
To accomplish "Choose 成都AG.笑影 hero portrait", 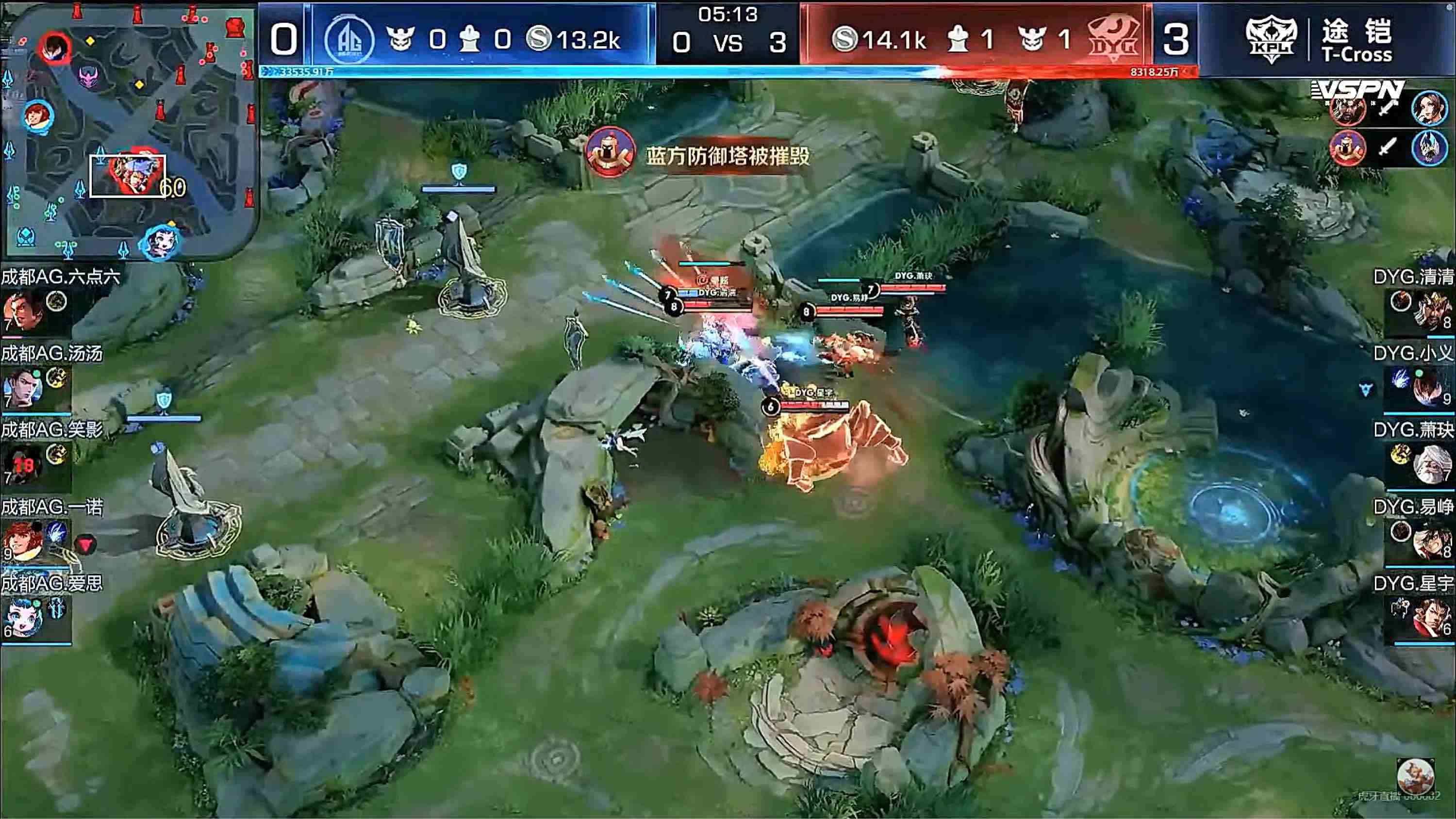I will (x=23, y=465).
